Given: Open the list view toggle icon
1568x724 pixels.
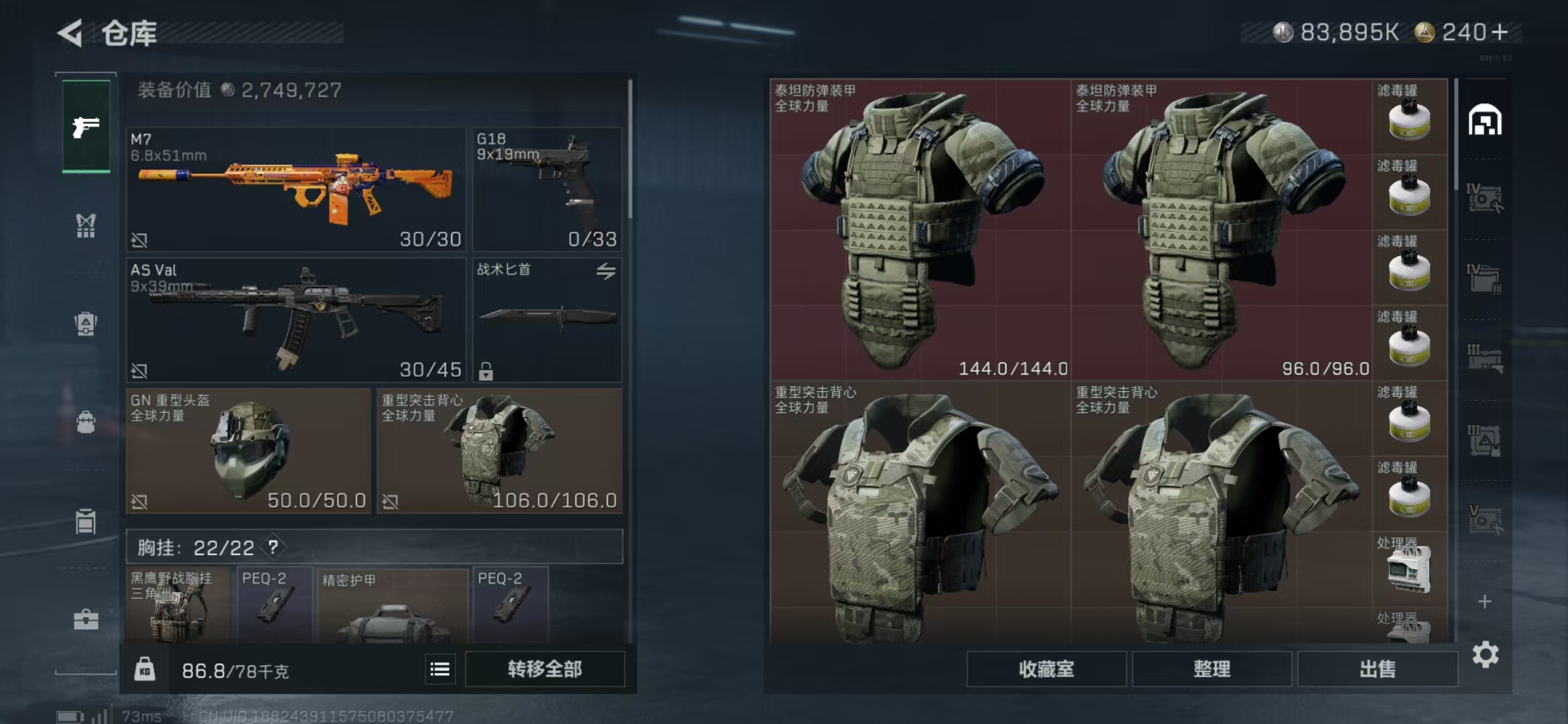Looking at the screenshot, I should tap(440, 669).
